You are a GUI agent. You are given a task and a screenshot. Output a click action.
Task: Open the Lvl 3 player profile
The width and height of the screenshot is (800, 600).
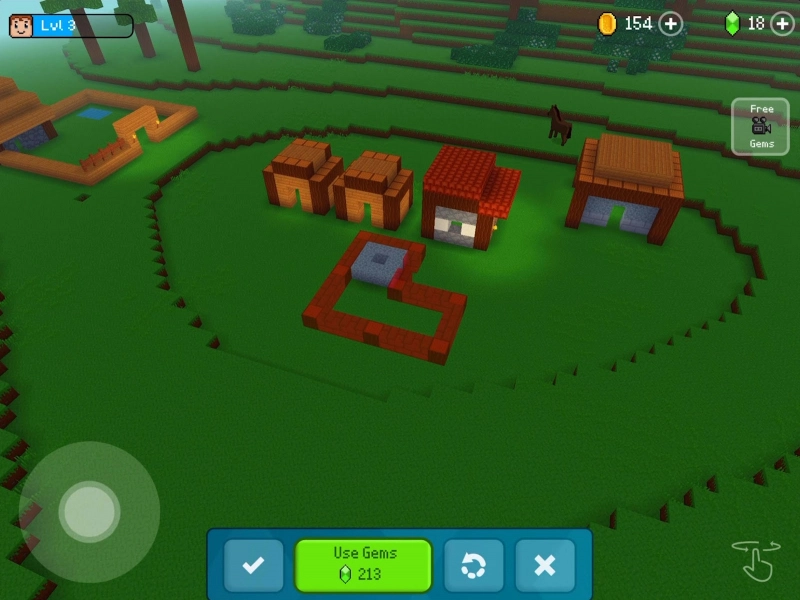[x=71, y=25]
